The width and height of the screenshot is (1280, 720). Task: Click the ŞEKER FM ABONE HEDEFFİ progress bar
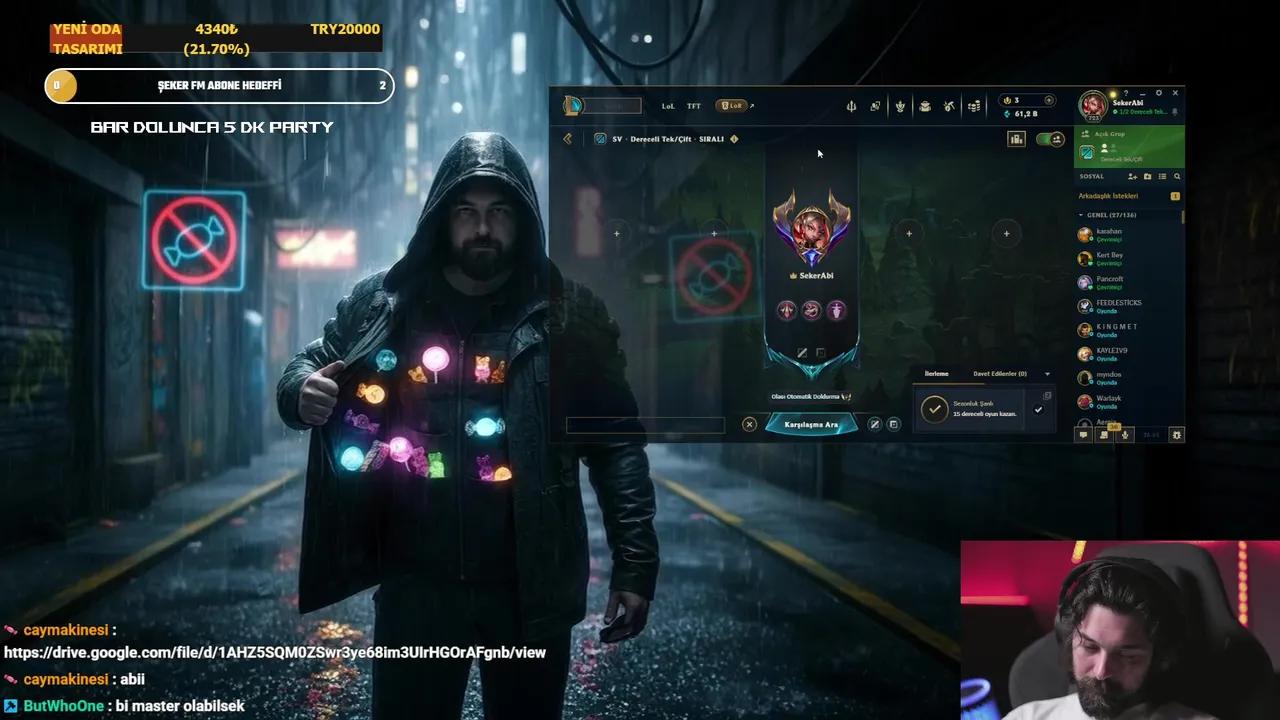[219, 86]
